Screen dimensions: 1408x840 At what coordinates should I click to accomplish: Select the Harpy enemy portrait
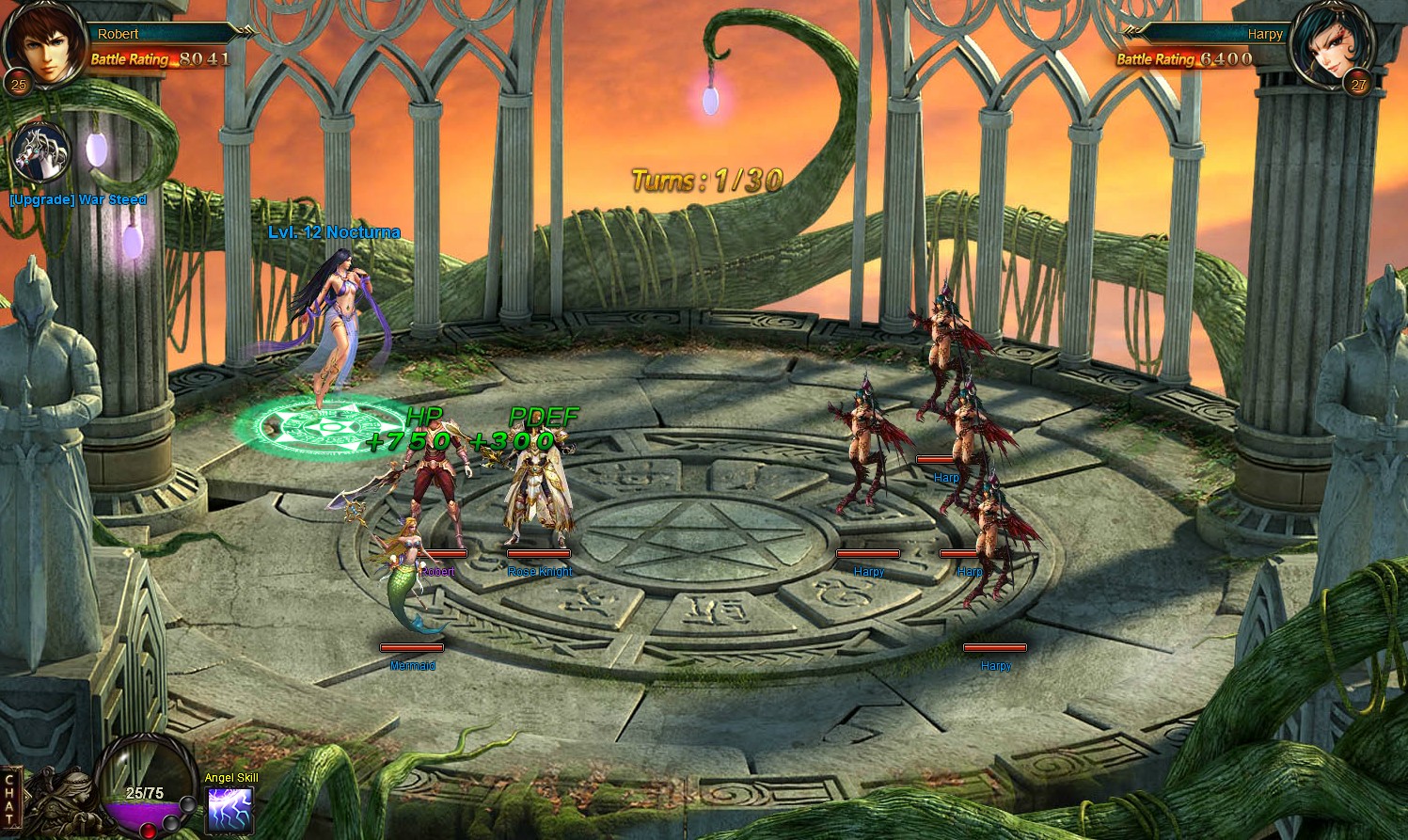(1331, 44)
